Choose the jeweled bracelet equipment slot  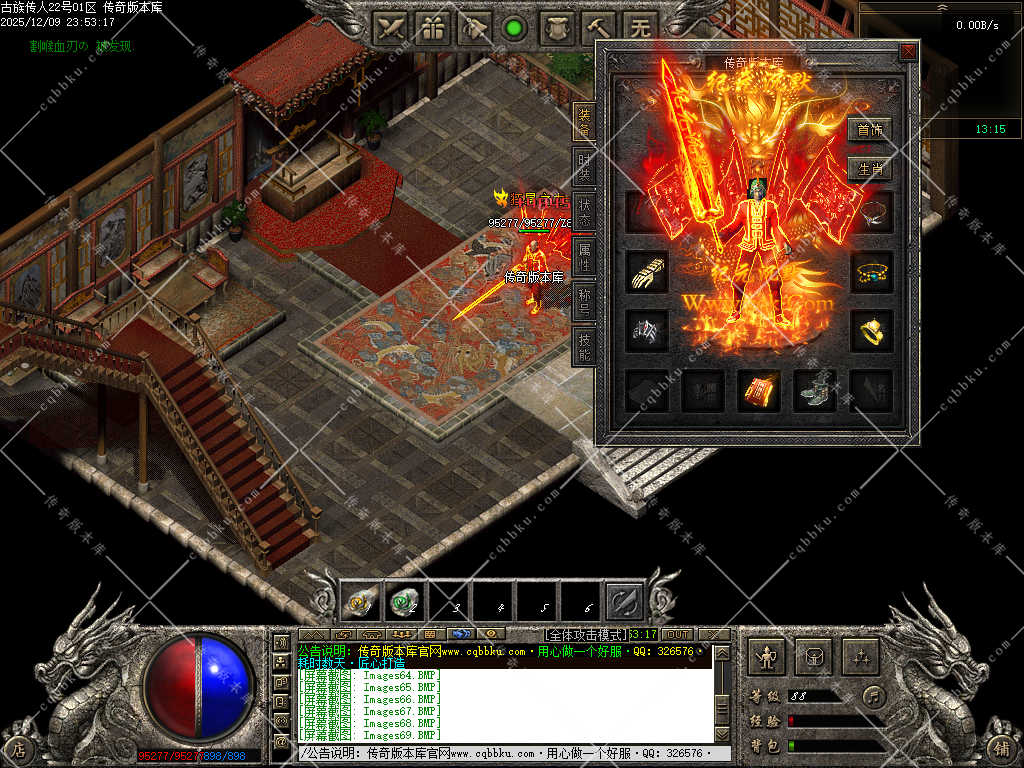pyautogui.click(x=871, y=271)
